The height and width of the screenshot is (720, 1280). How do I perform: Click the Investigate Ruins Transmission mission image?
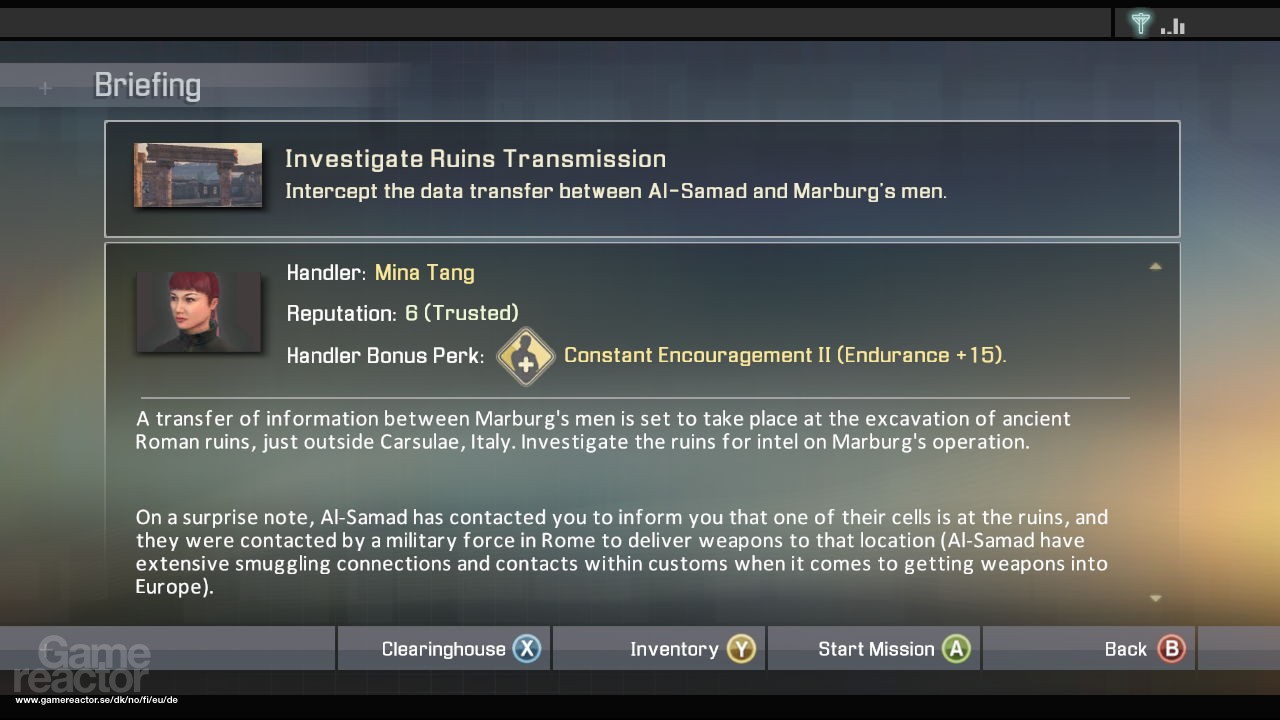[198, 174]
